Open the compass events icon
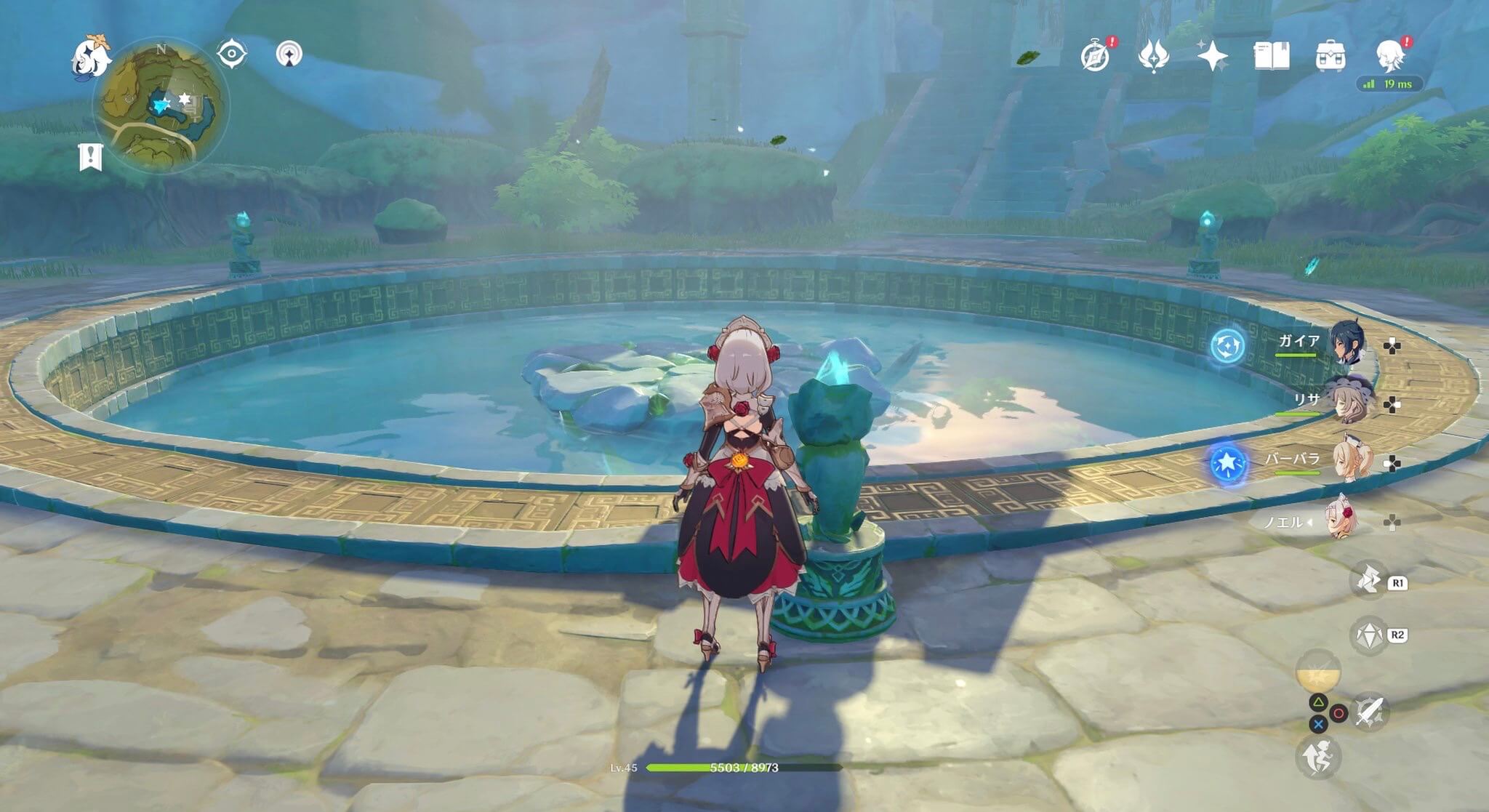 pyautogui.click(x=1095, y=56)
